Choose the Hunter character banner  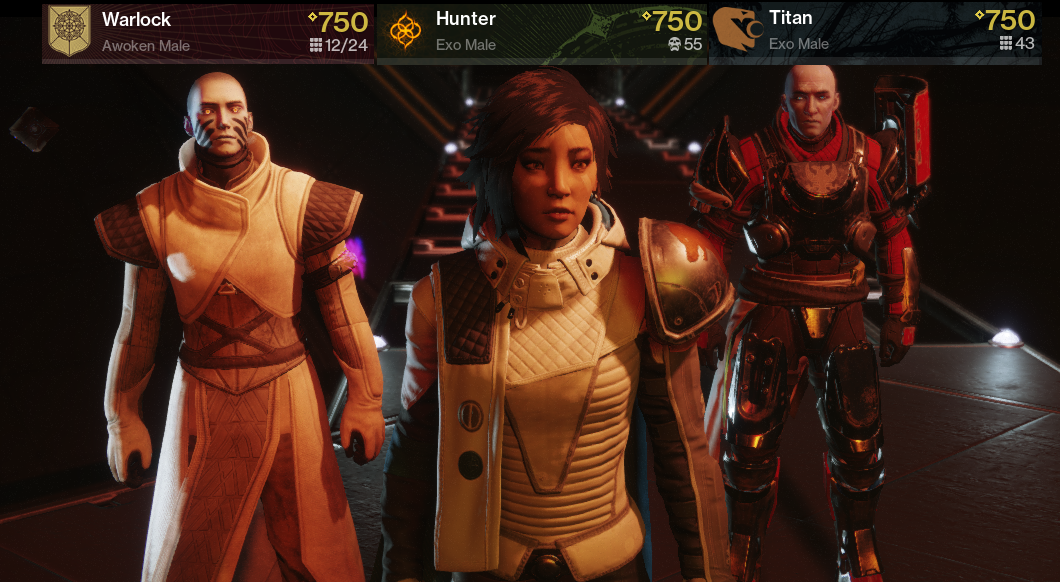542,32
